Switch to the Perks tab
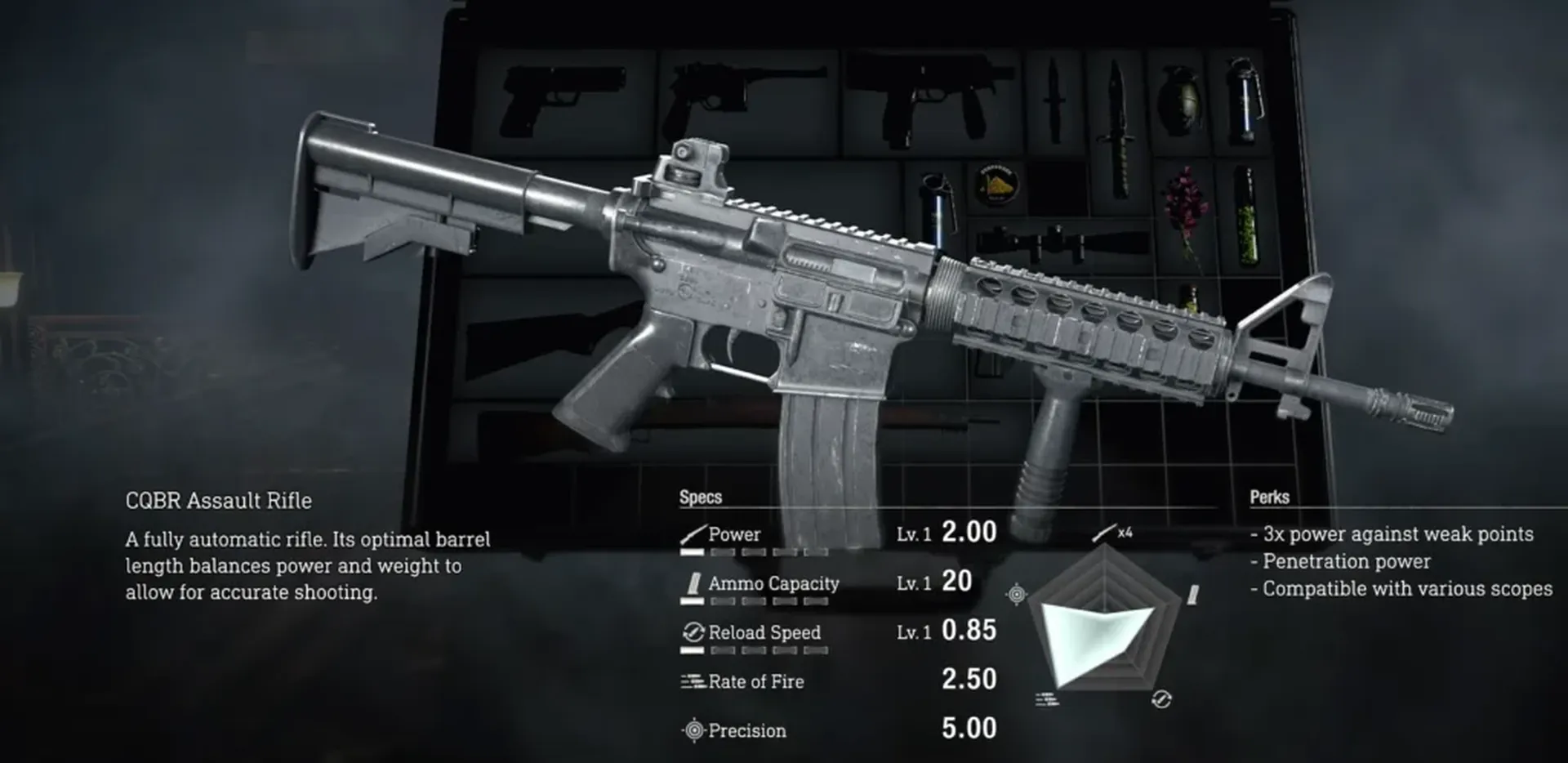This screenshot has width=1568, height=763. pos(1268,496)
